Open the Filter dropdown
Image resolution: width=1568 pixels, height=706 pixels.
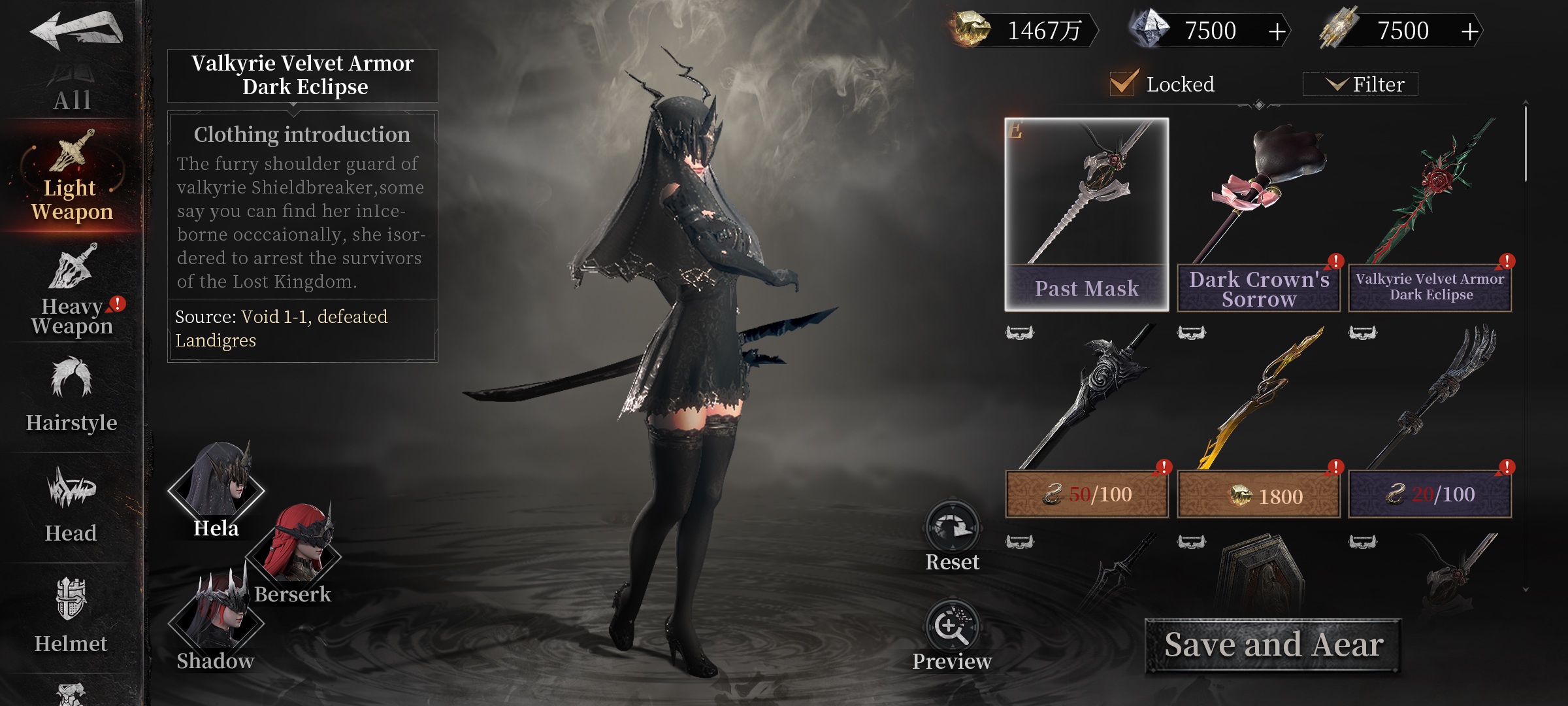click(1360, 84)
